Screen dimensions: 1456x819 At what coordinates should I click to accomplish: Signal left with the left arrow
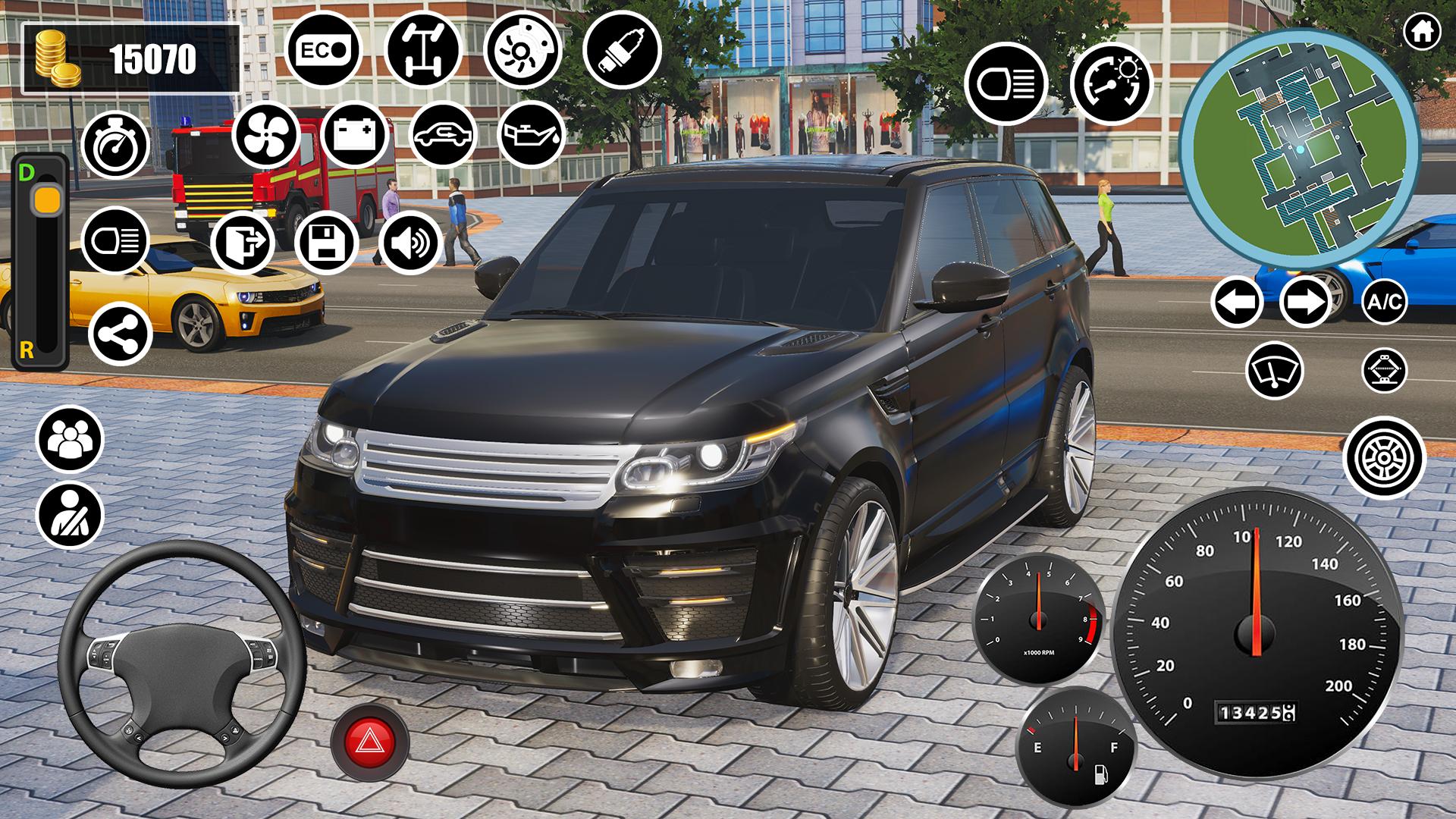(x=1237, y=302)
